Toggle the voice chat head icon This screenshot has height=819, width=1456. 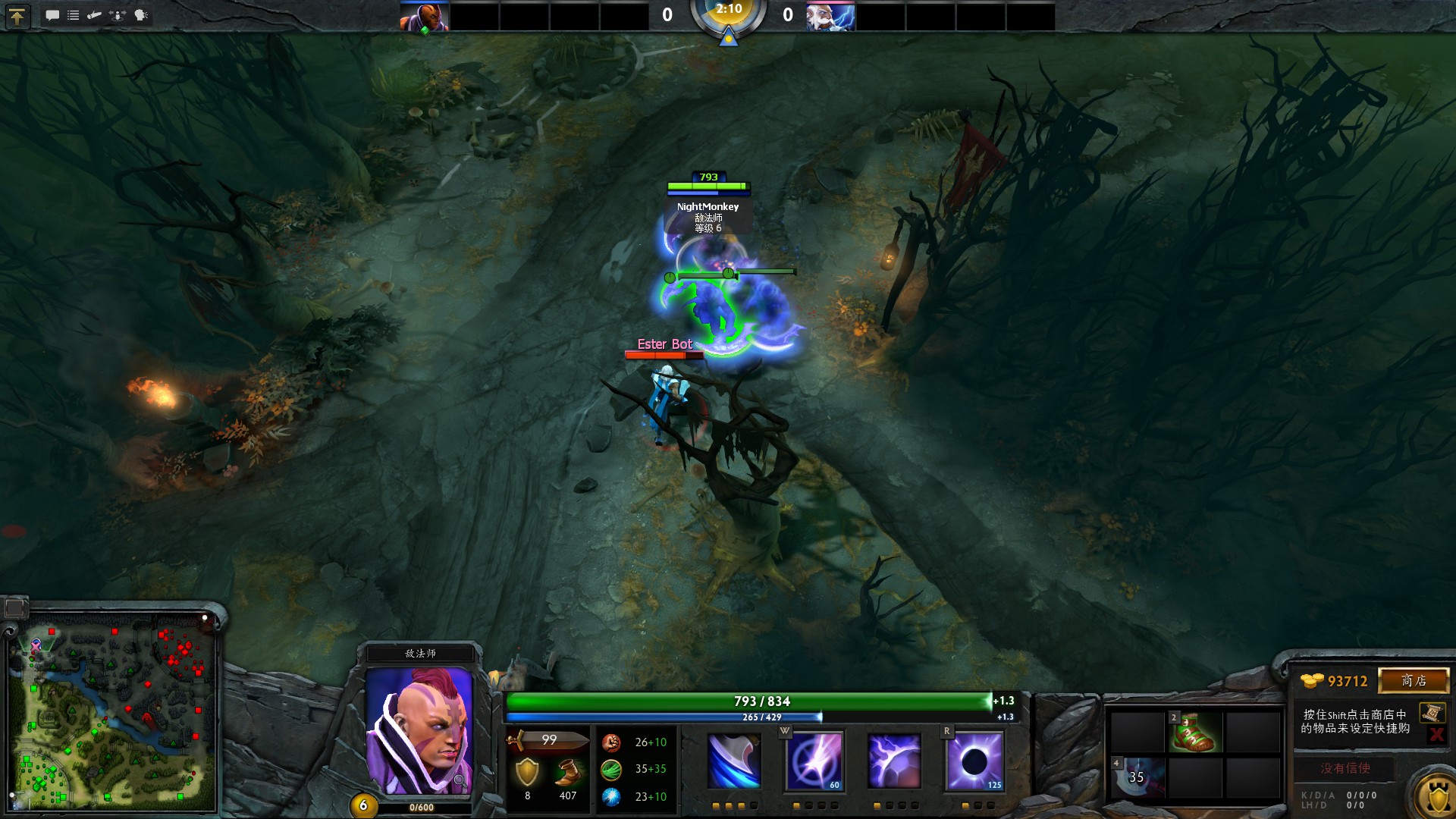tap(141, 15)
